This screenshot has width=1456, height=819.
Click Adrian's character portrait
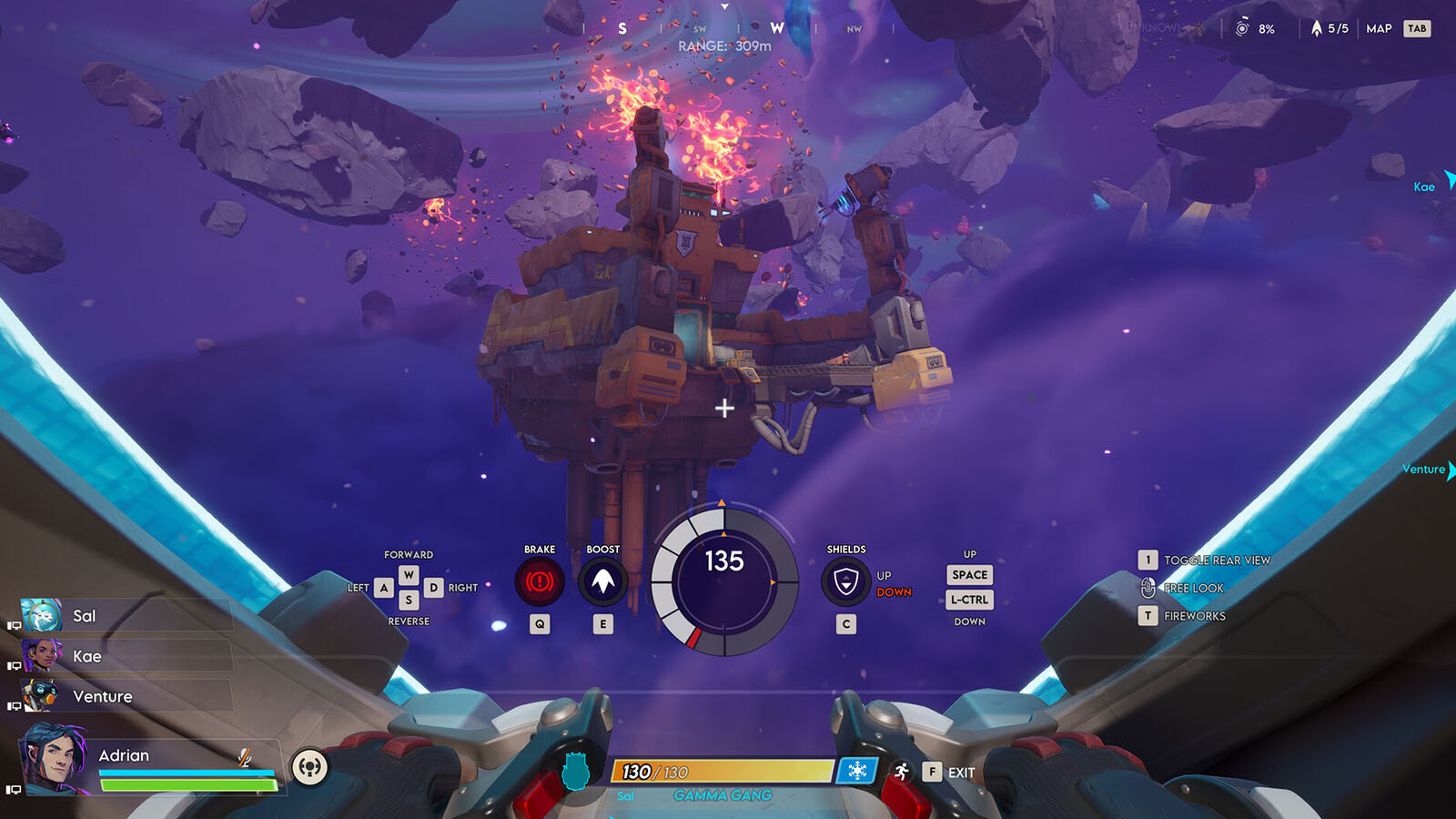tap(54, 757)
